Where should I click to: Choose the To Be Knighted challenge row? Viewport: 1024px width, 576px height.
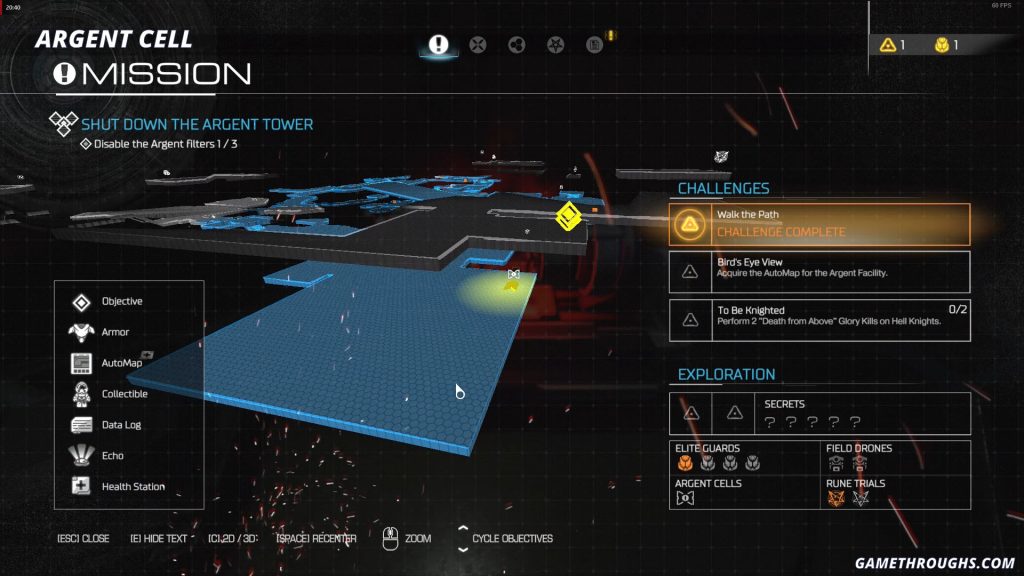(819, 319)
